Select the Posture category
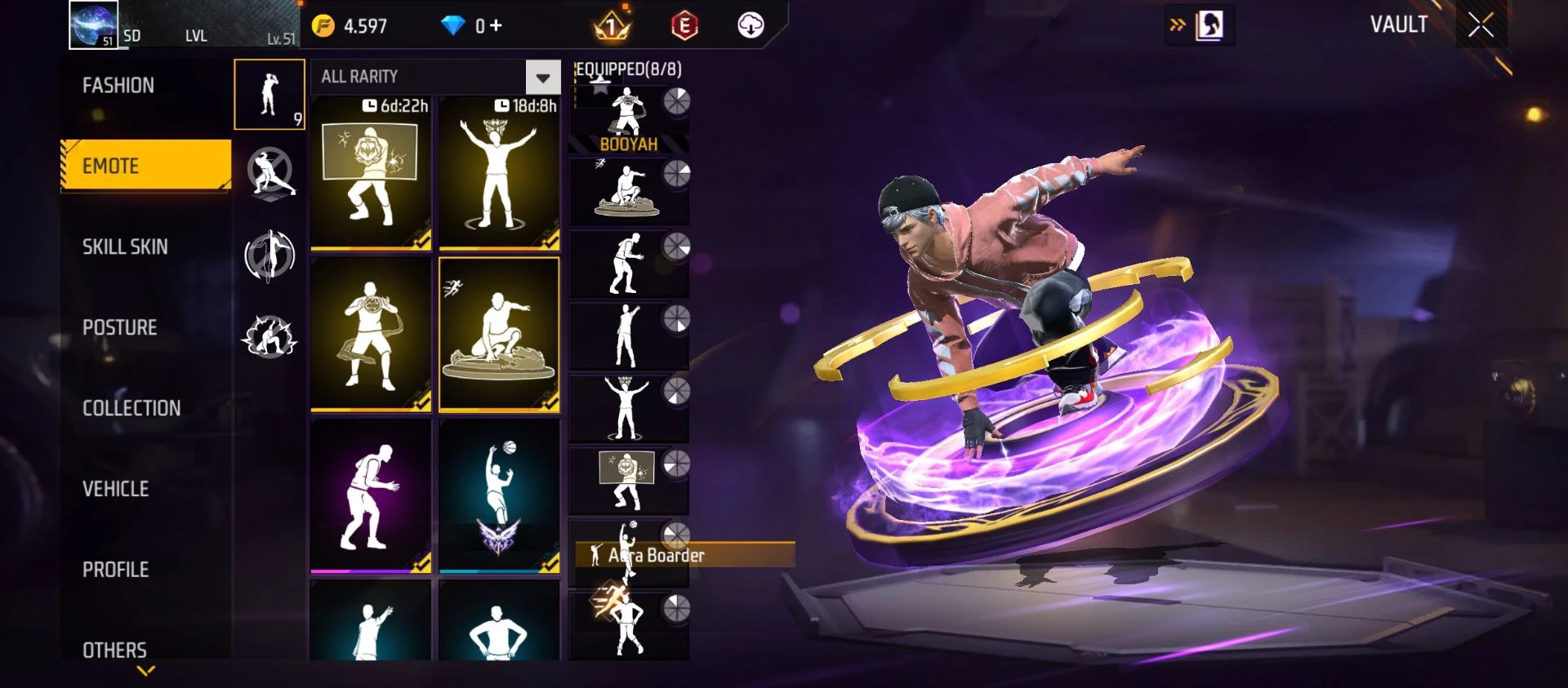Screen dimensions: 1568x688 pos(120,327)
